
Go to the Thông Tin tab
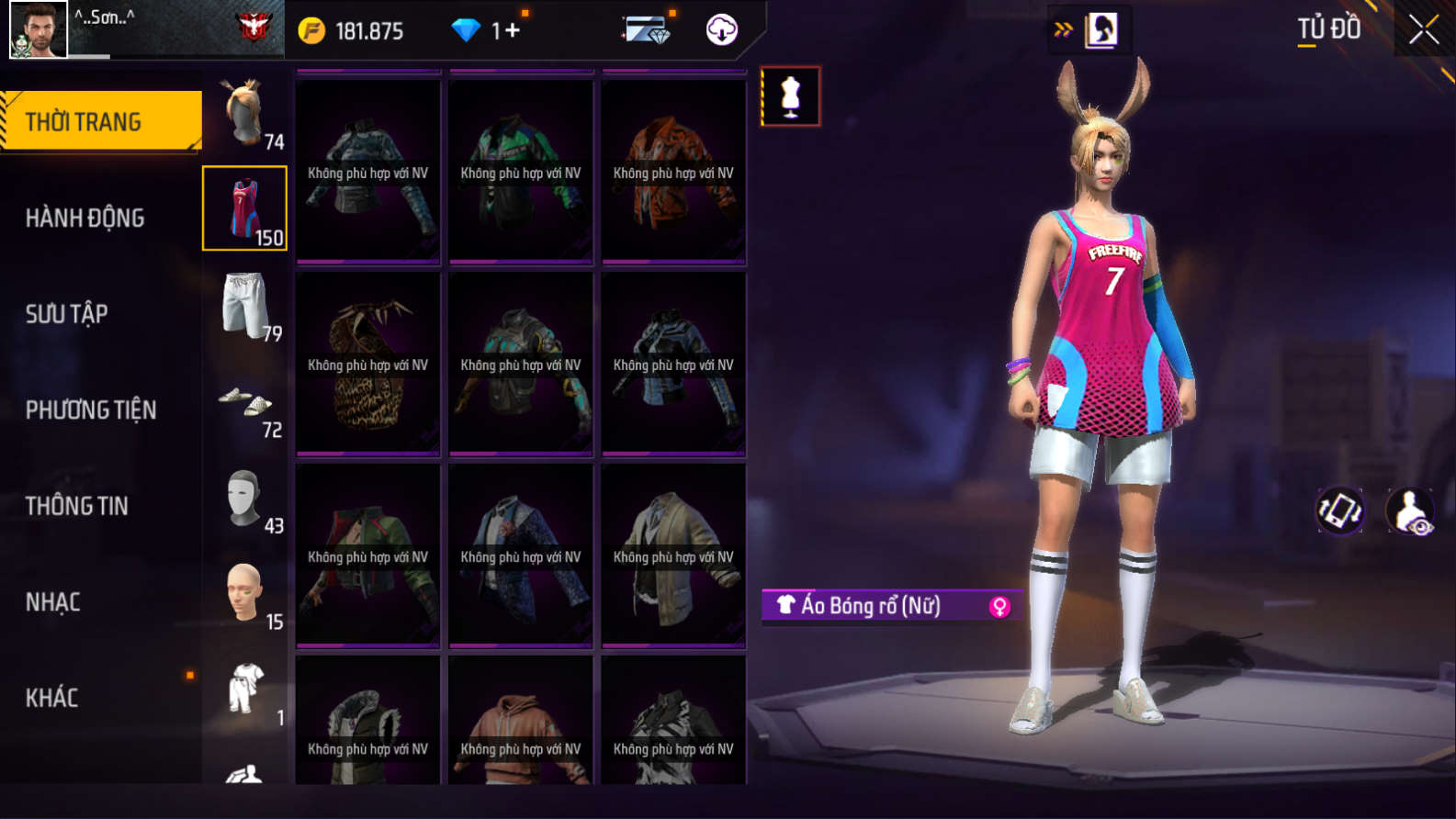76,506
